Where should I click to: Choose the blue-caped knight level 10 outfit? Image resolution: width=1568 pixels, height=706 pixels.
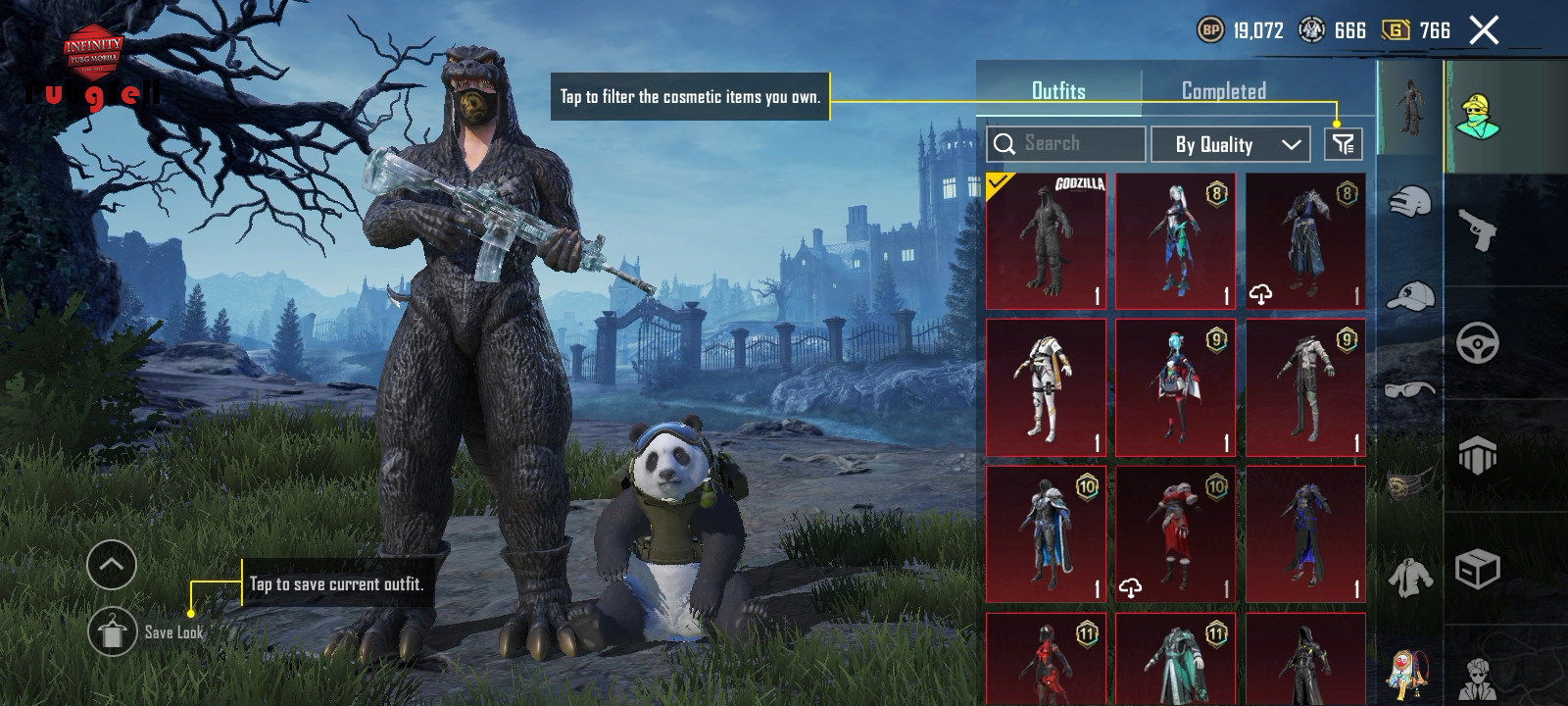1046,534
